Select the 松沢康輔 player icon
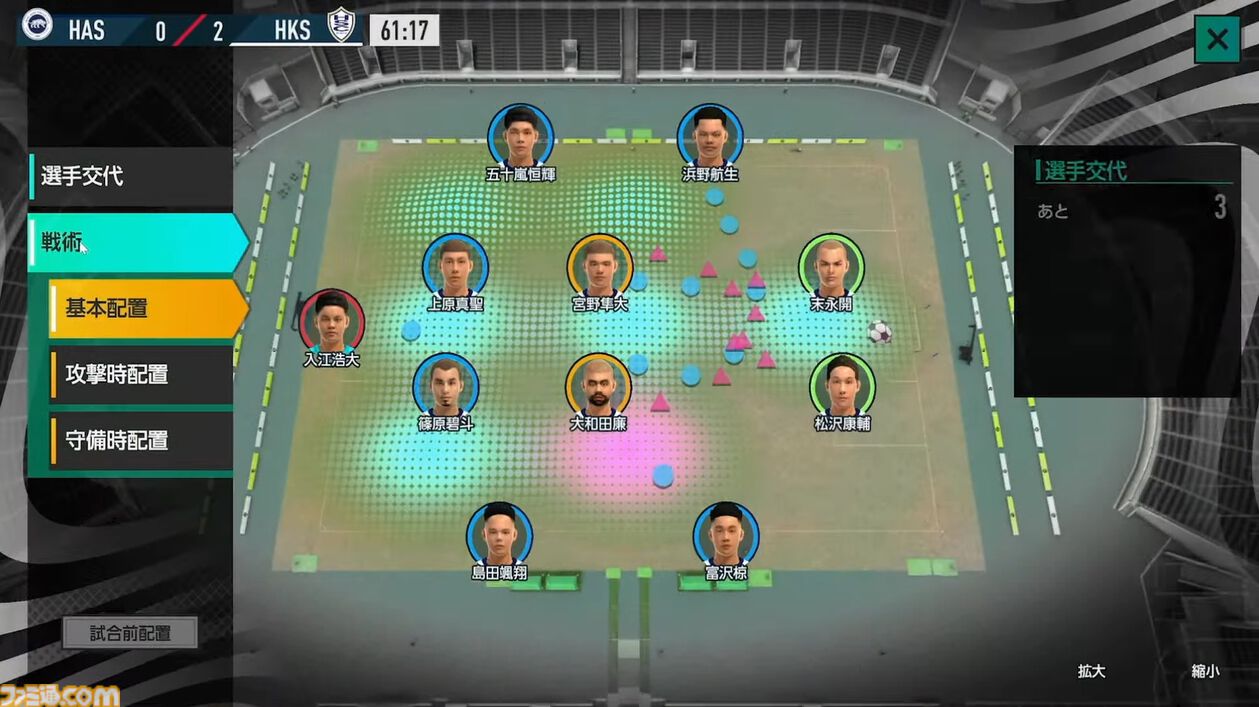The height and width of the screenshot is (707, 1259). point(842,386)
